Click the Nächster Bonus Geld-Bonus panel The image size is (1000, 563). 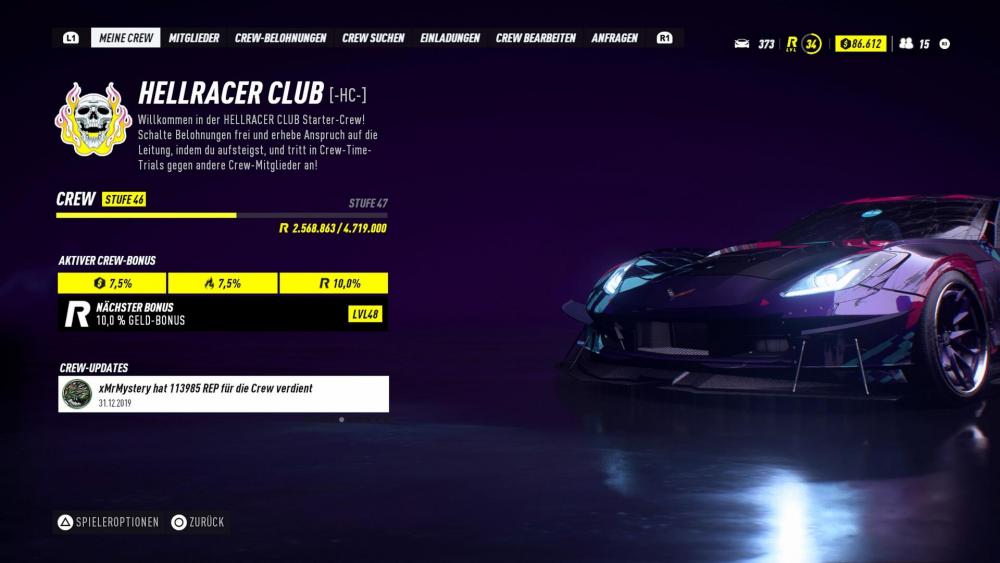(x=223, y=314)
